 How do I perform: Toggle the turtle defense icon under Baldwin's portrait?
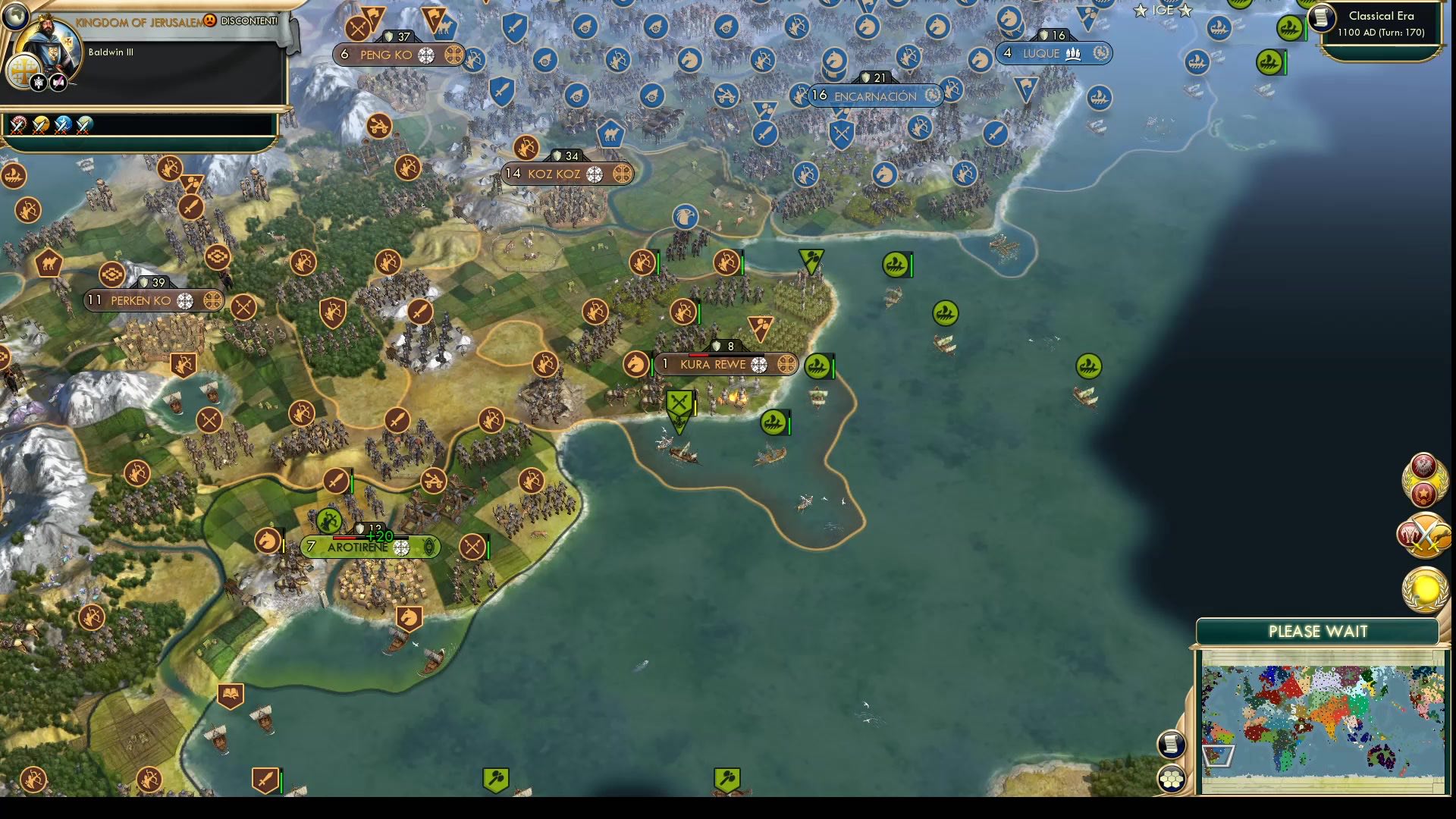pyautogui.click(x=39, y=83)
